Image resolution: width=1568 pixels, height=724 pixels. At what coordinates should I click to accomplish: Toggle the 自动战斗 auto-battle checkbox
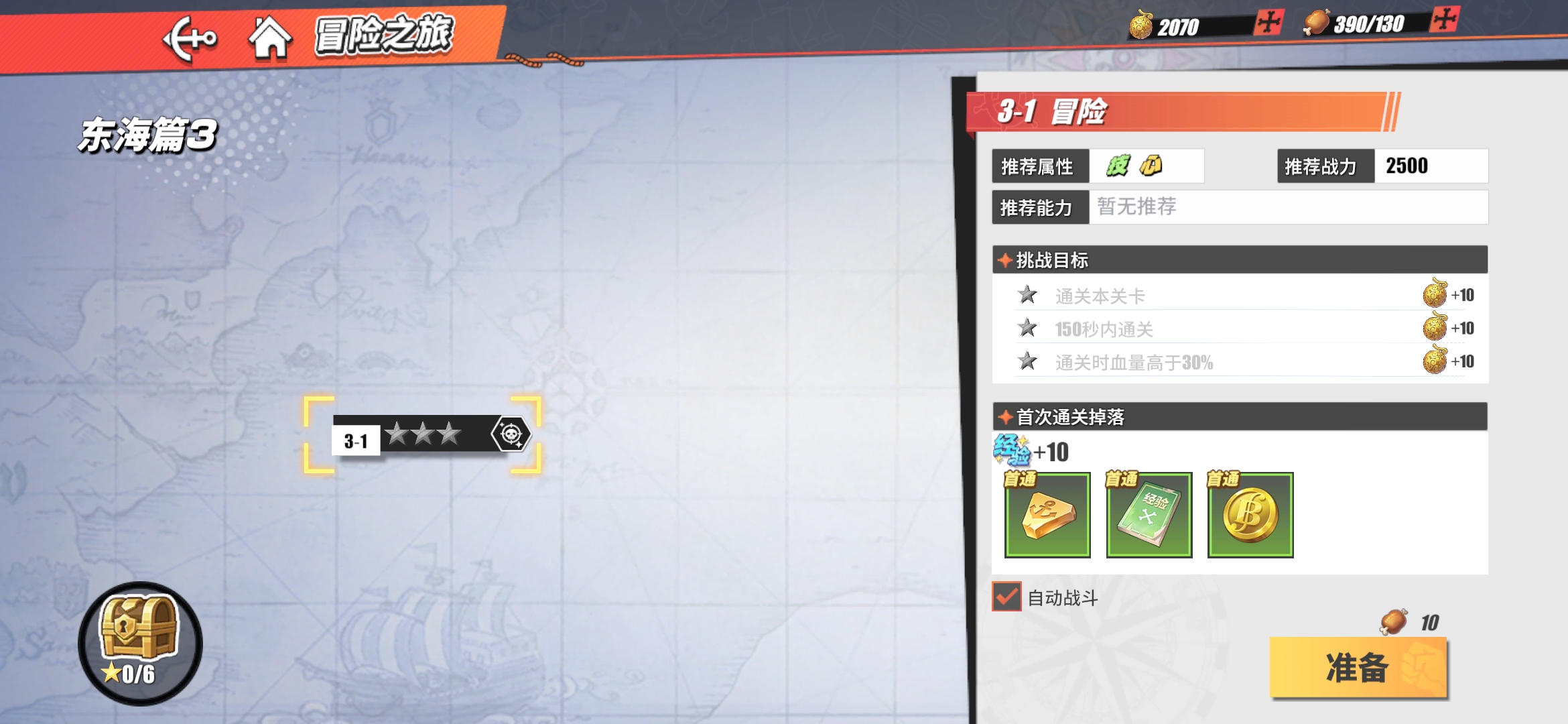point(1006,596)
